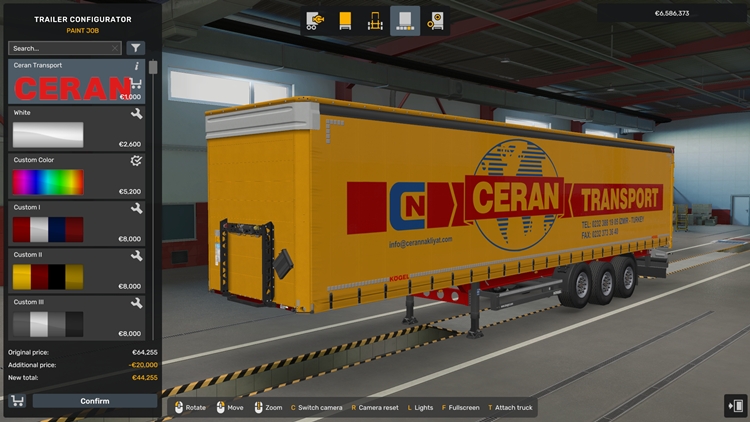Open the shopping cart beside Confirm
The image size is (750, 422).
click(x=17, y=401)
